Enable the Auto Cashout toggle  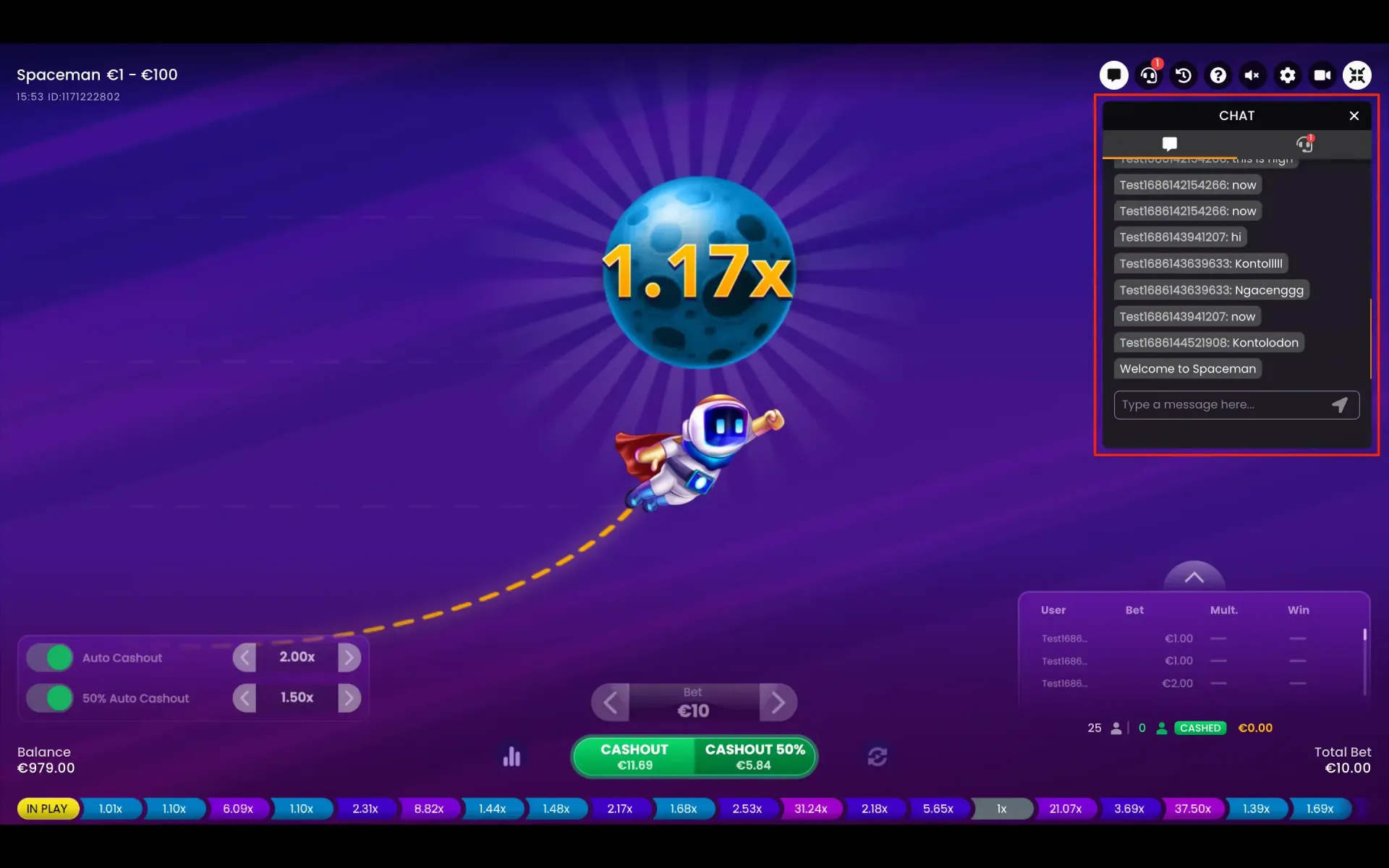[49, 658]
